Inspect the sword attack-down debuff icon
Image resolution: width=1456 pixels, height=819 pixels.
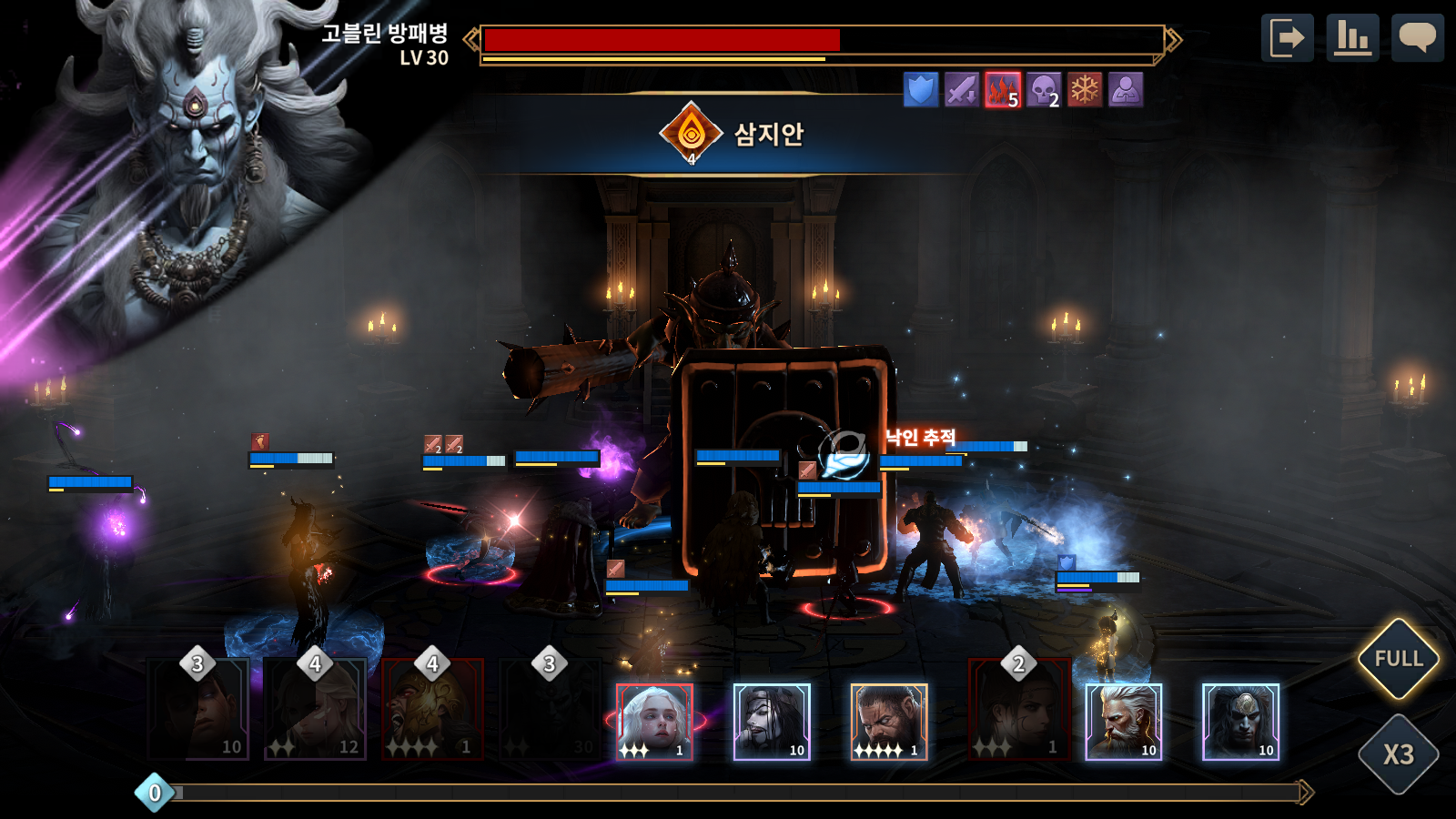962,90
